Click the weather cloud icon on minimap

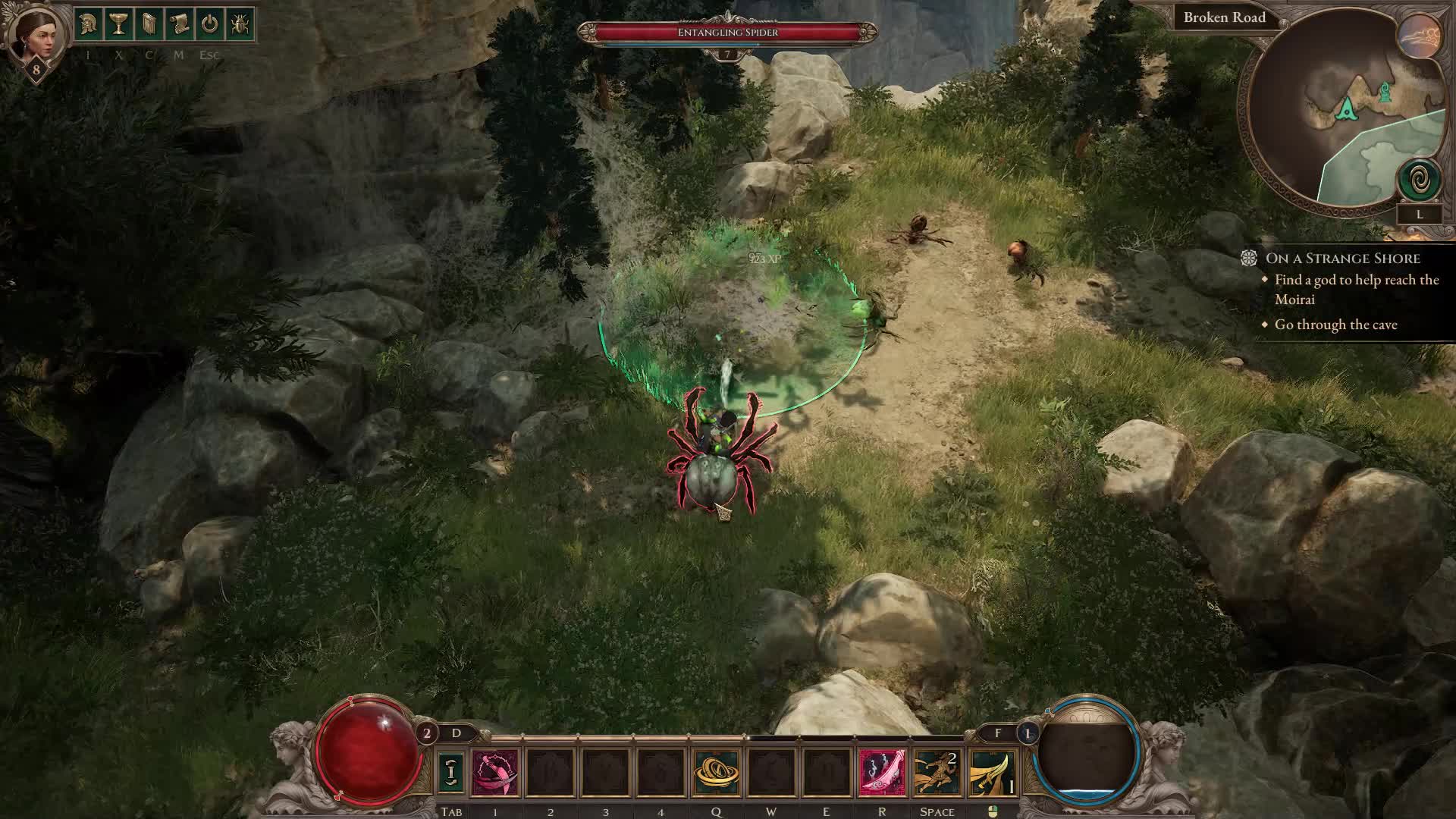pos(1420,36)
